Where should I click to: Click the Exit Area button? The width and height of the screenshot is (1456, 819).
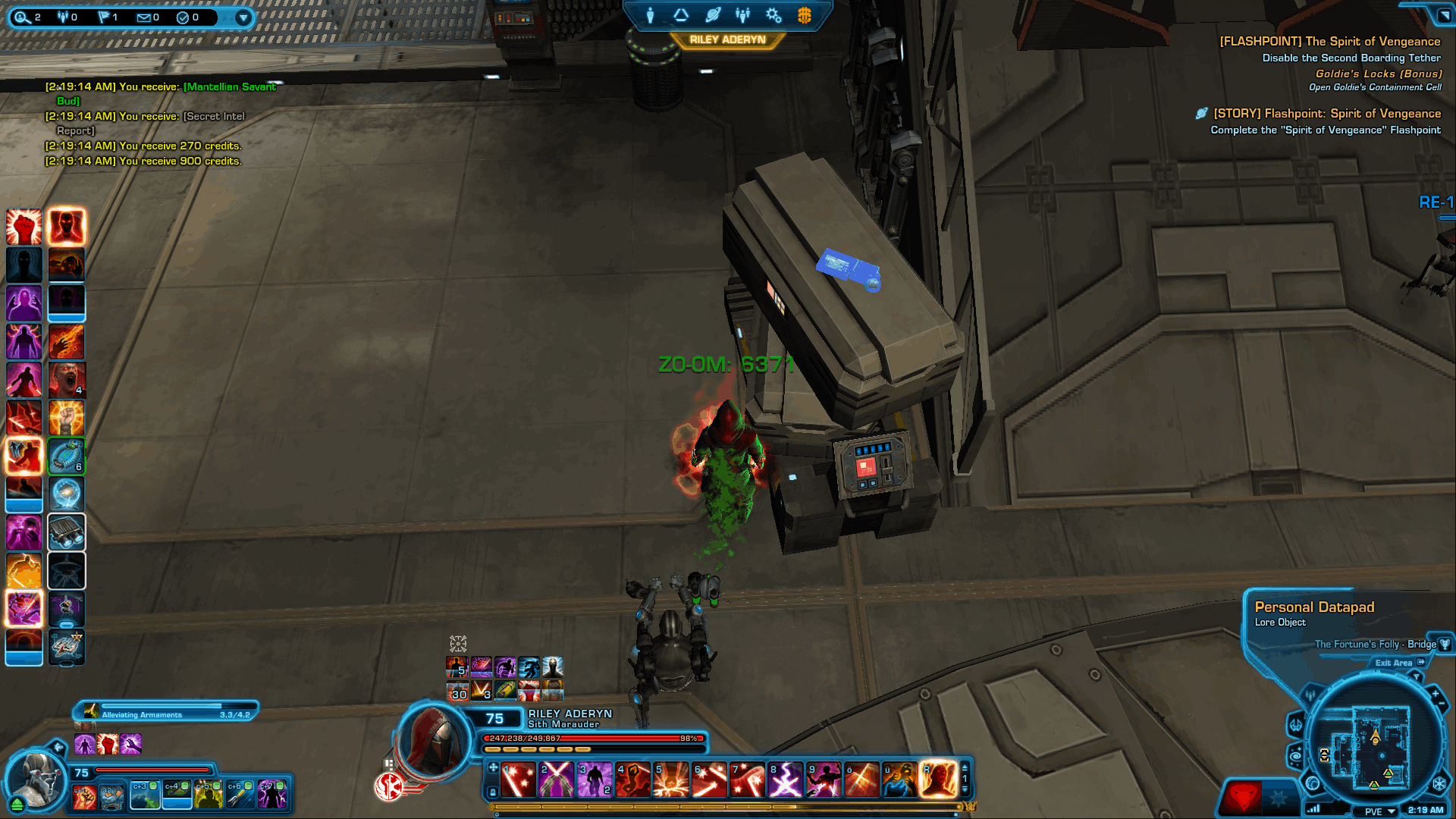(1394, 663)
